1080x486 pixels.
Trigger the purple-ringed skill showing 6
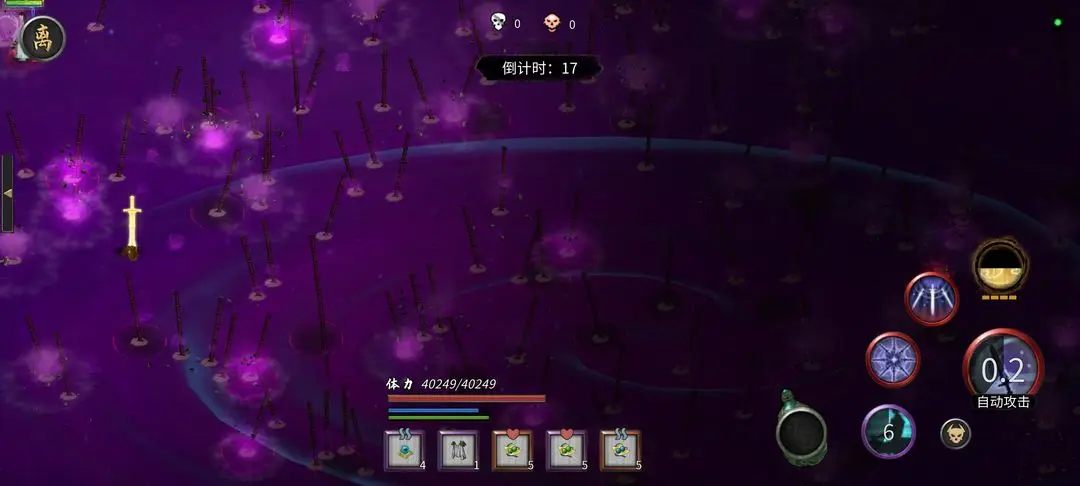[888, 432]
